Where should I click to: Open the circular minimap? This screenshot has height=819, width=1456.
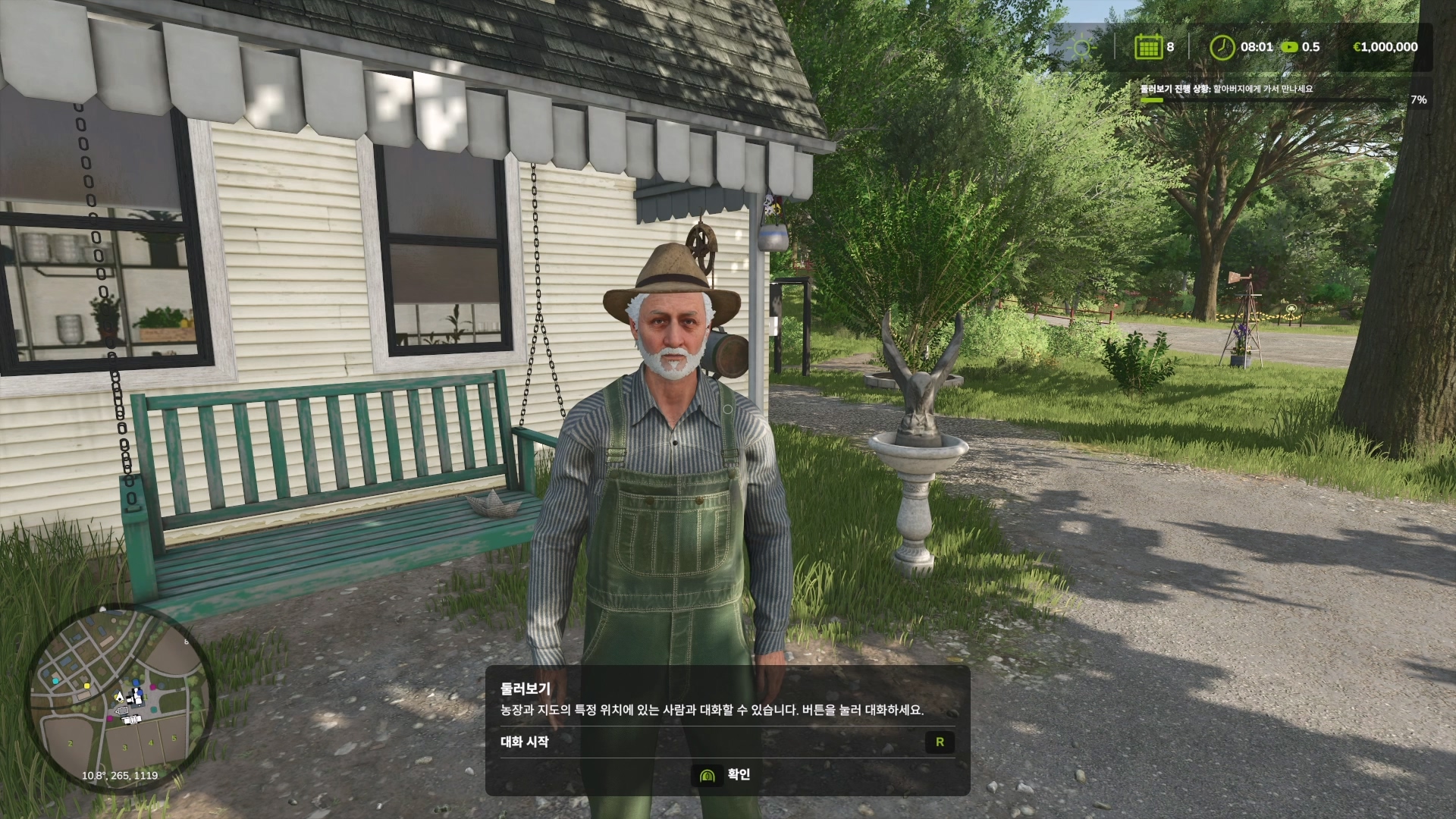click(120, 698)
